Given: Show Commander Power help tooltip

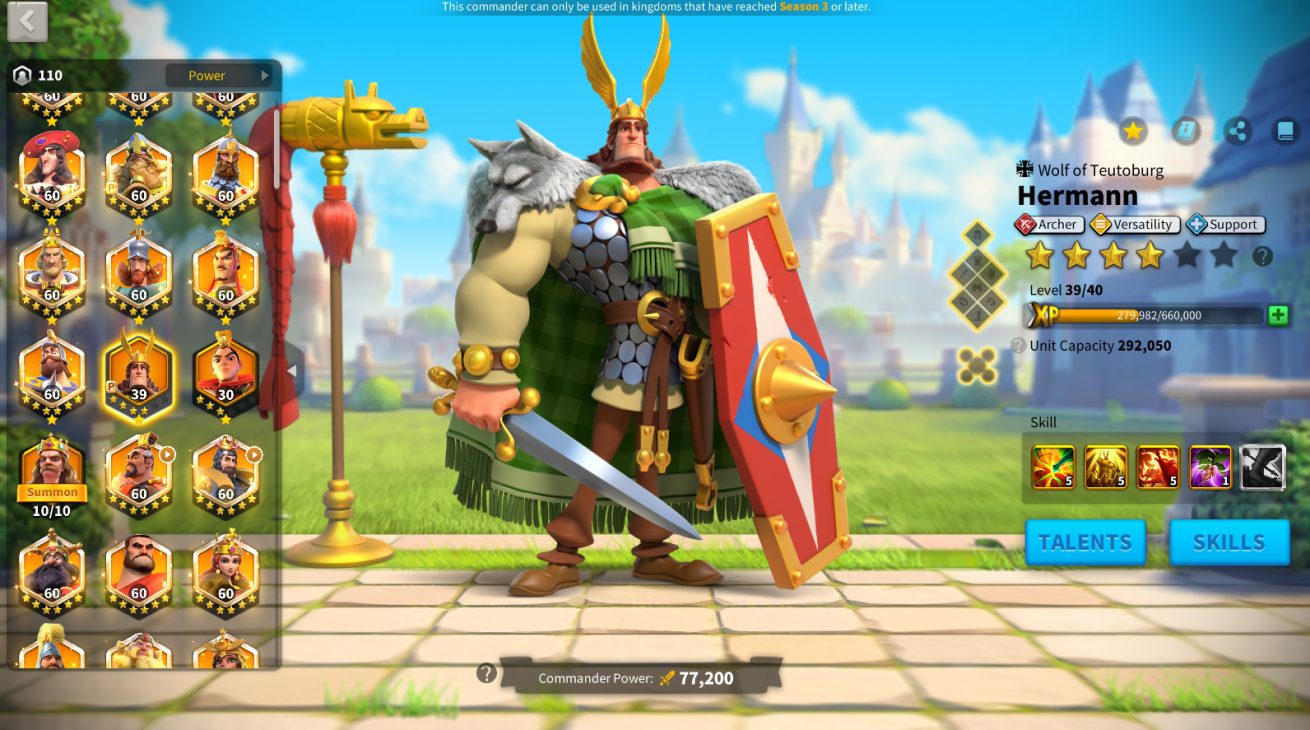Looking at the screenshot, I should pos(487,673).
